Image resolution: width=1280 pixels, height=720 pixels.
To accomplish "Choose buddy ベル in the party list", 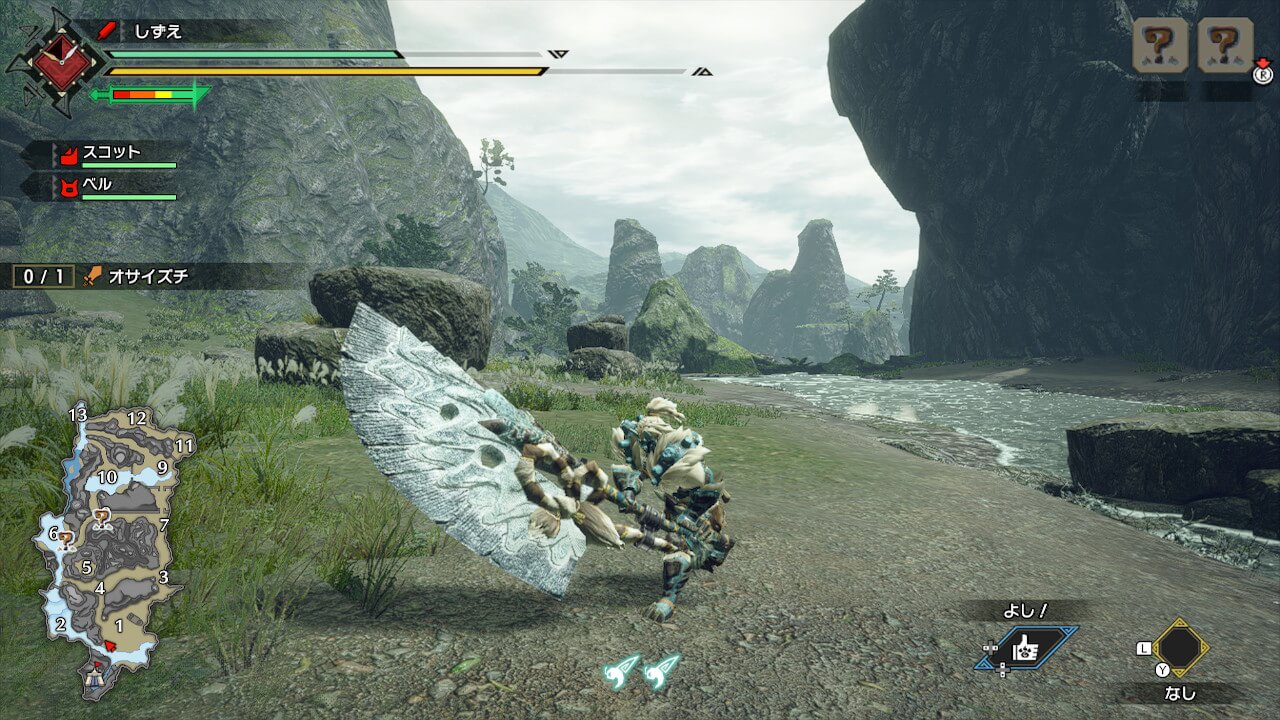I will coord(97,185).
